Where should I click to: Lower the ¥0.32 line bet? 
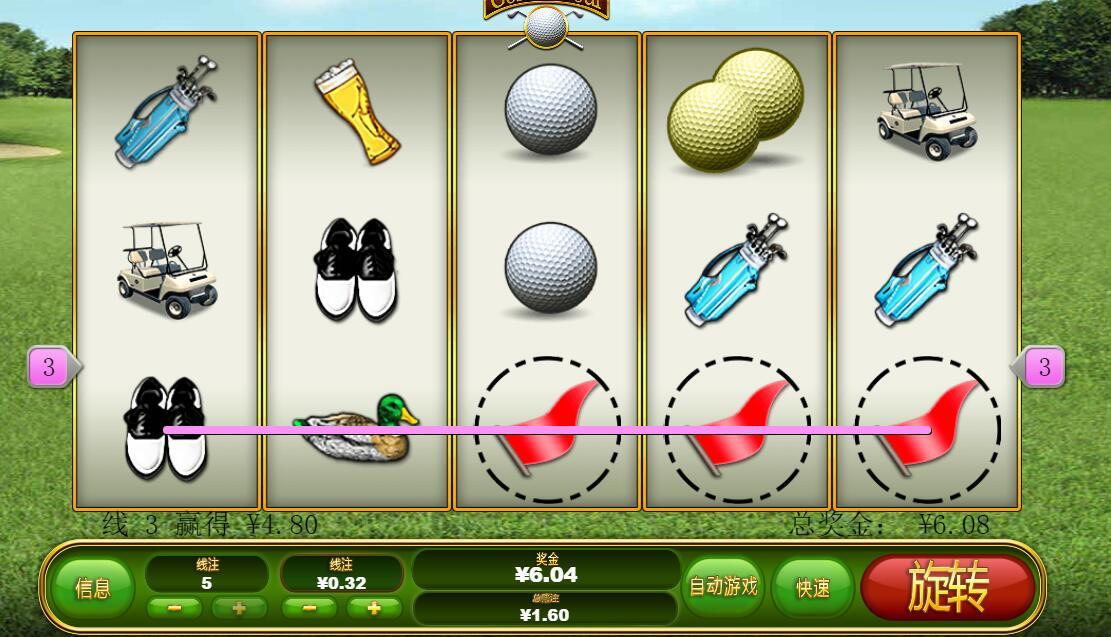pos(310,608)
